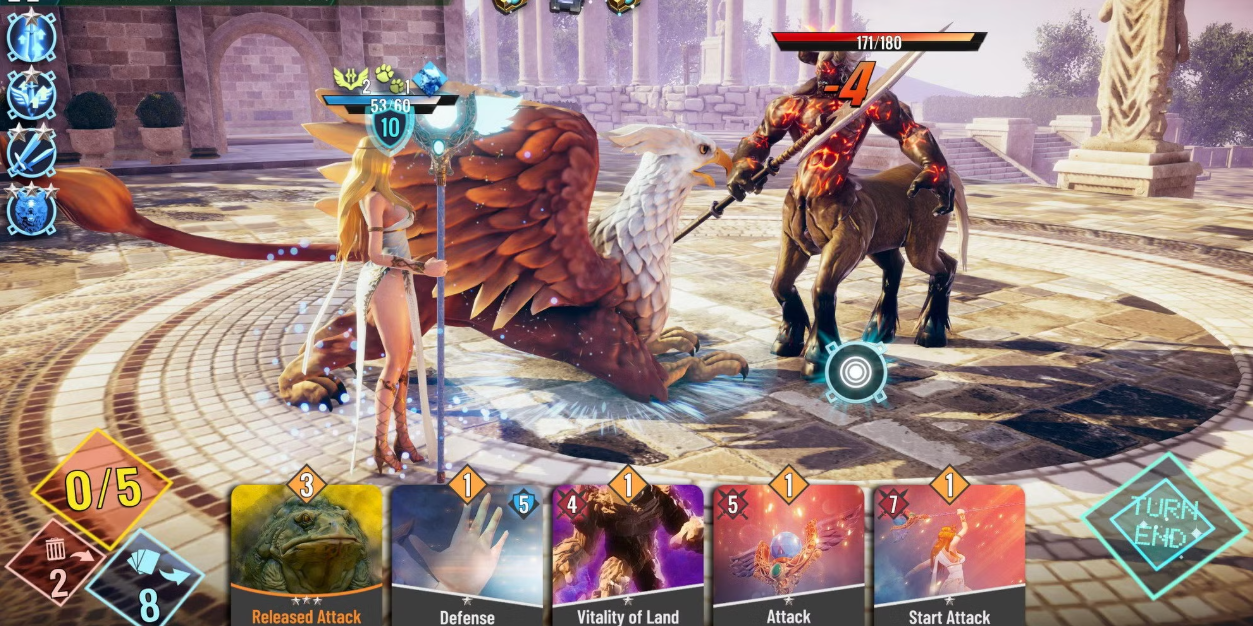Image resolution: width=1253 pixels, height=626 pixels.
Task: Select the target marker below the centaur
Action: [856, 372]
